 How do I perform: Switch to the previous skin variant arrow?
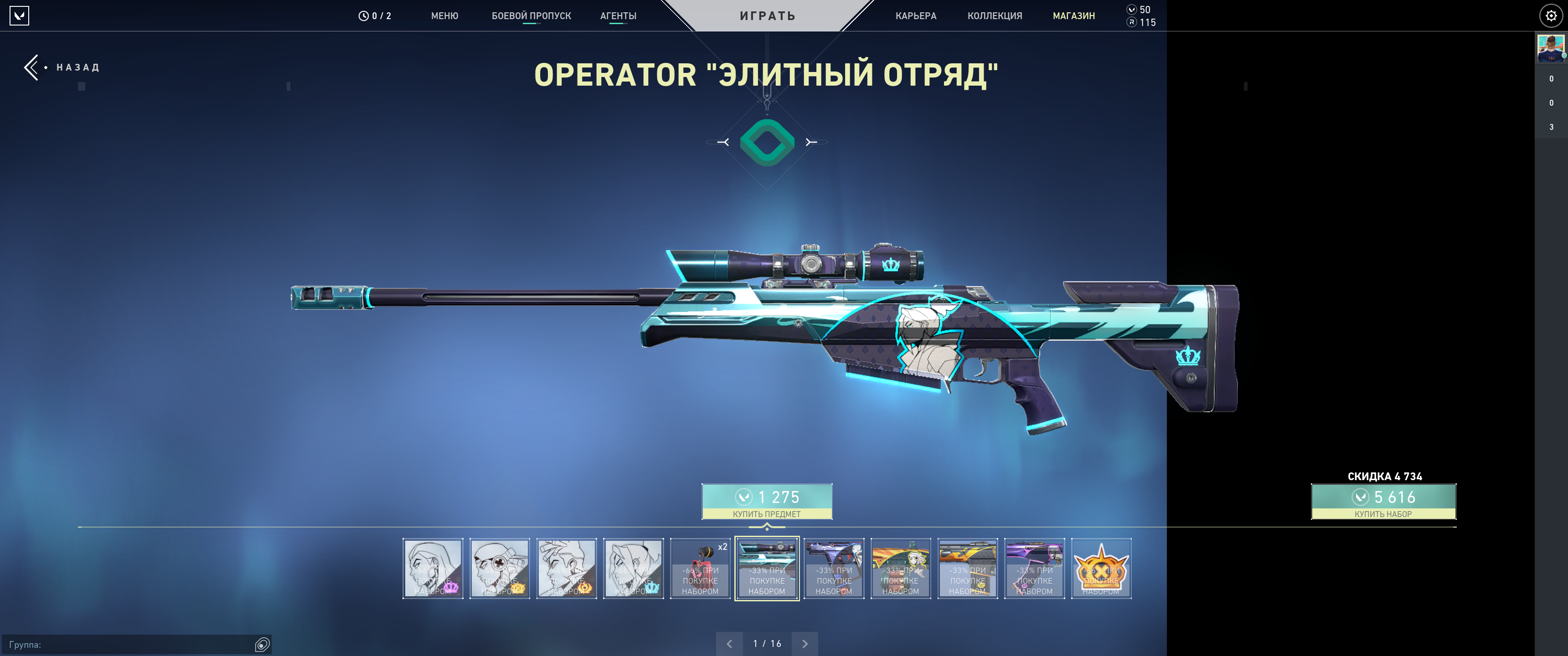tap(723, 143)
